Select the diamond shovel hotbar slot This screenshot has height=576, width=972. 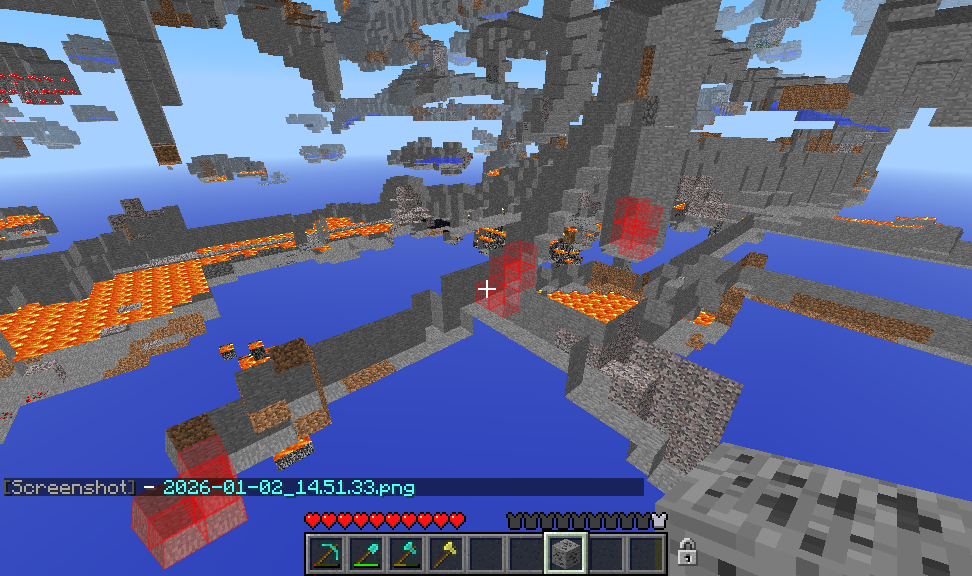point(366,553)
